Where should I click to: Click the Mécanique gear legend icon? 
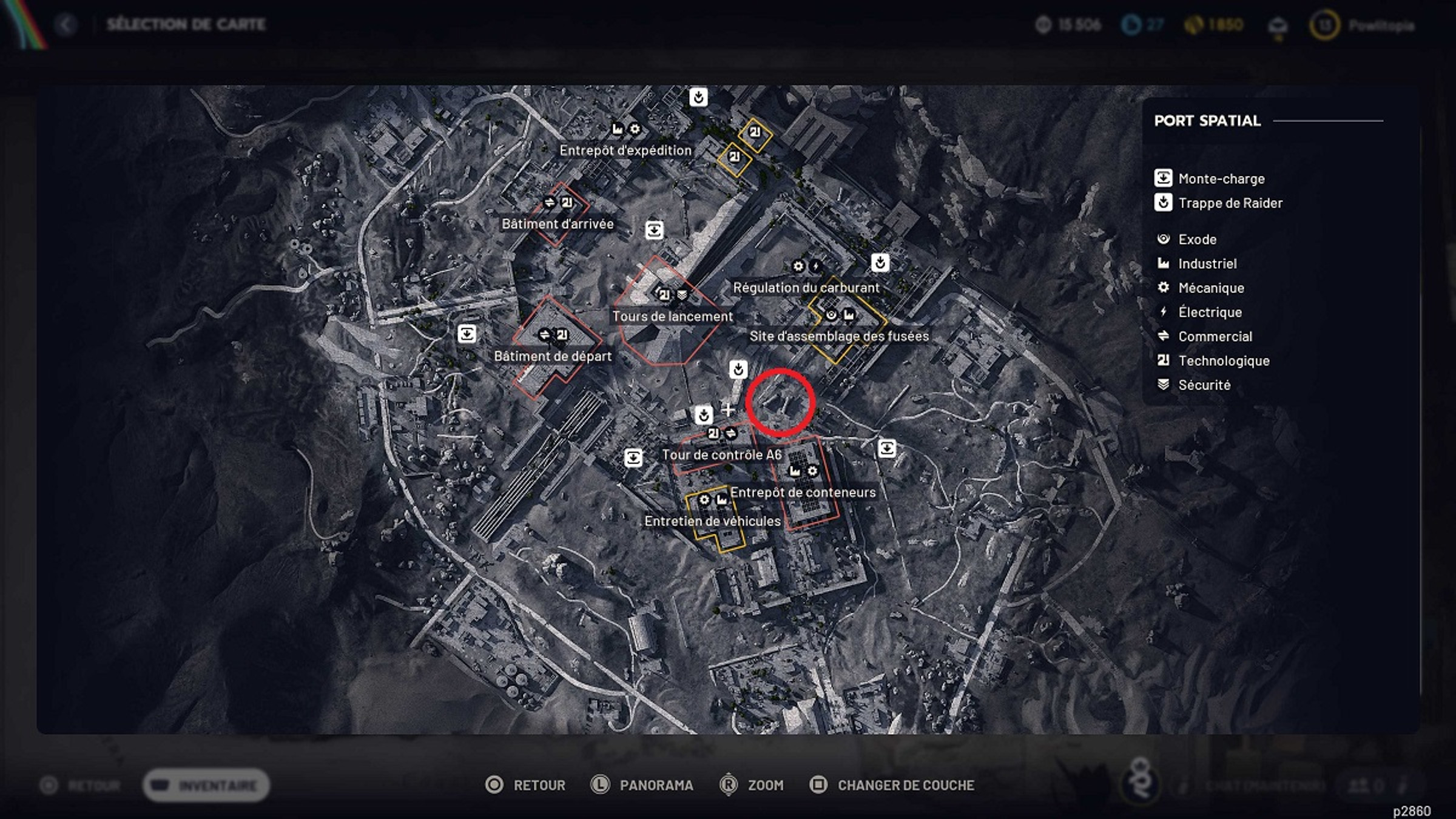1162,288
